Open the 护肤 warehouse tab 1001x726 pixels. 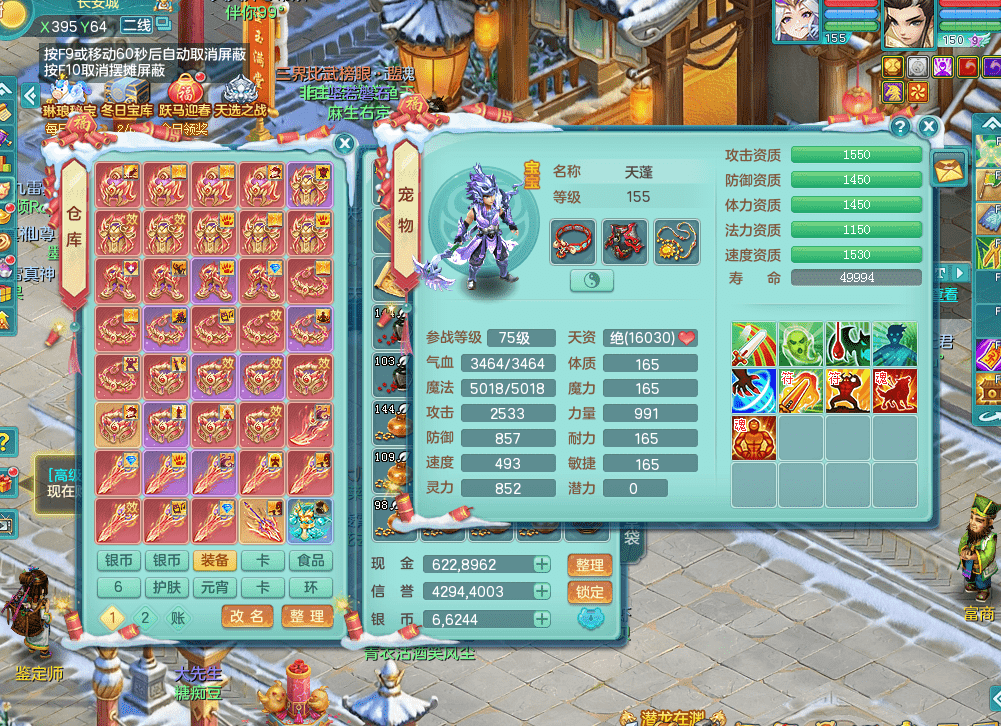[x=167, y=587]
